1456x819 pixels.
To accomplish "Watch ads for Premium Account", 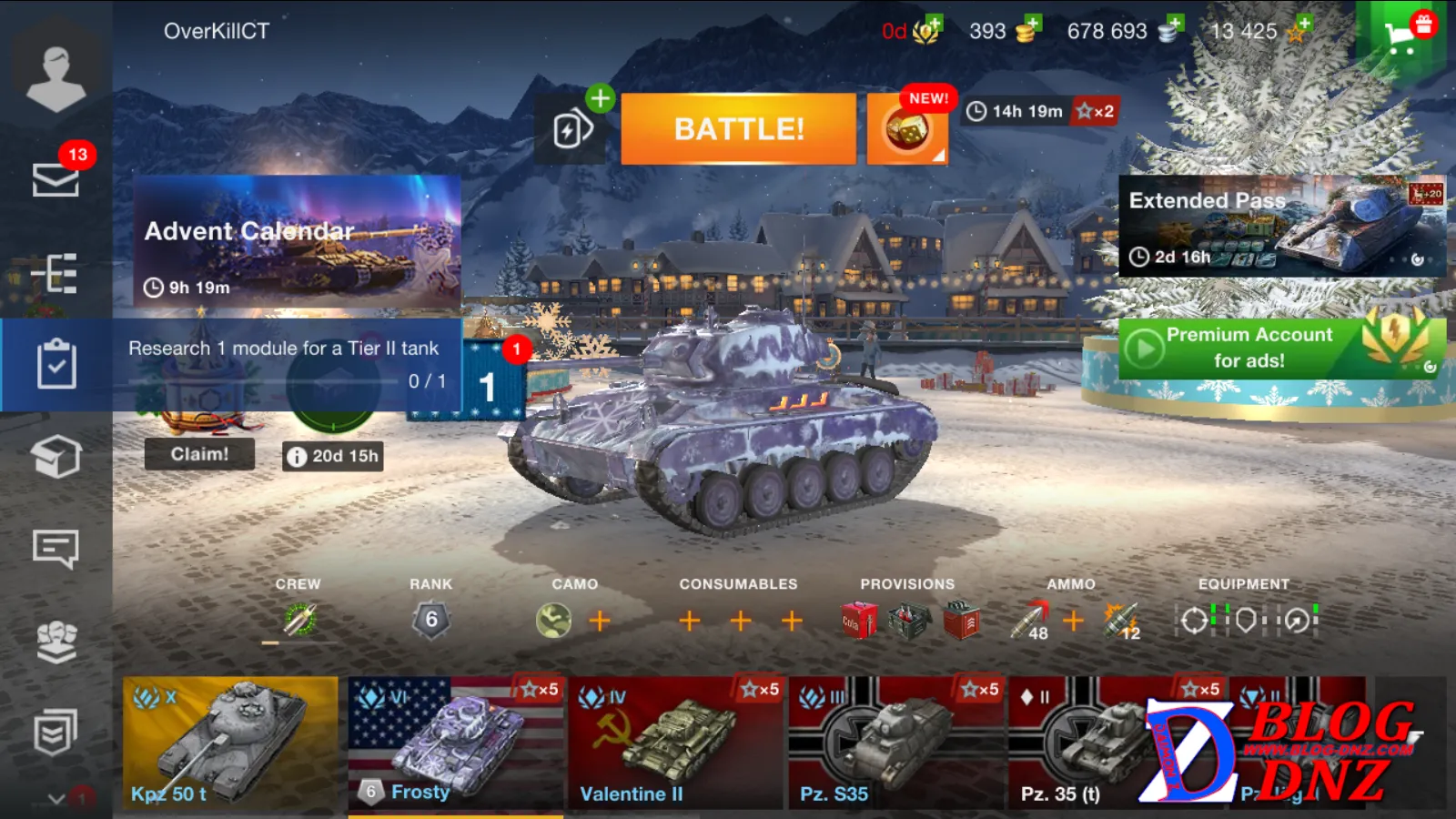I will [1281, 348].
